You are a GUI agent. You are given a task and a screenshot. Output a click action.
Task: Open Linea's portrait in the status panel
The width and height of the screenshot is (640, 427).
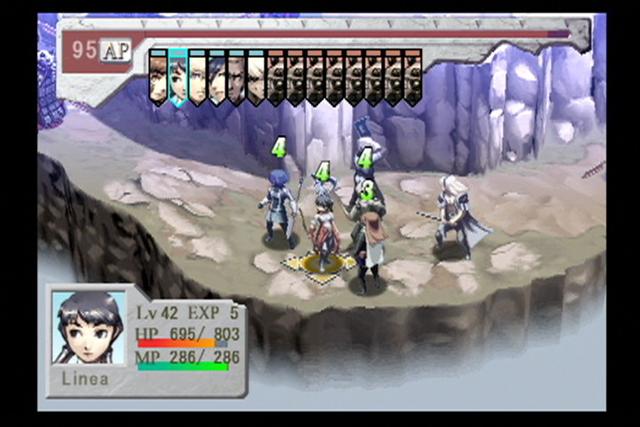(x=89, y=328)
